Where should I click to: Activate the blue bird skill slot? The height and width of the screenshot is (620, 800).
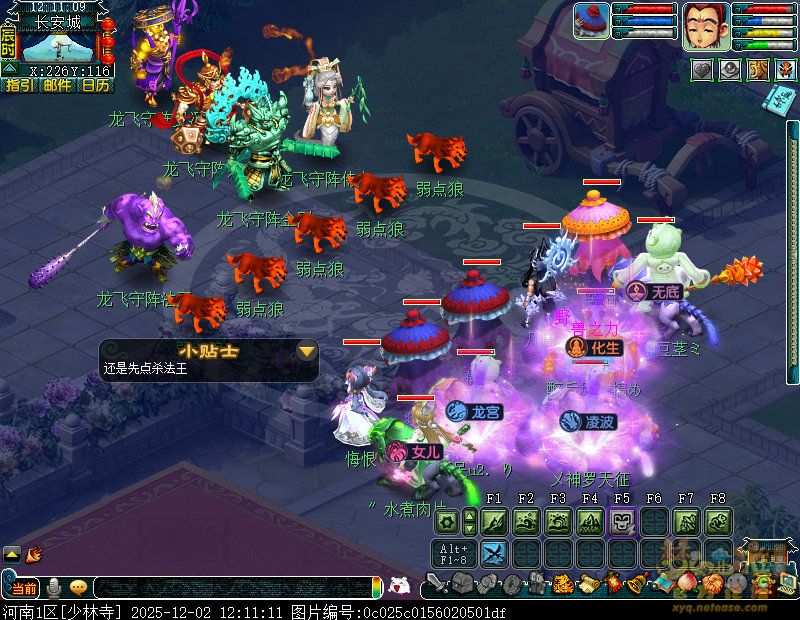[494, 553]
